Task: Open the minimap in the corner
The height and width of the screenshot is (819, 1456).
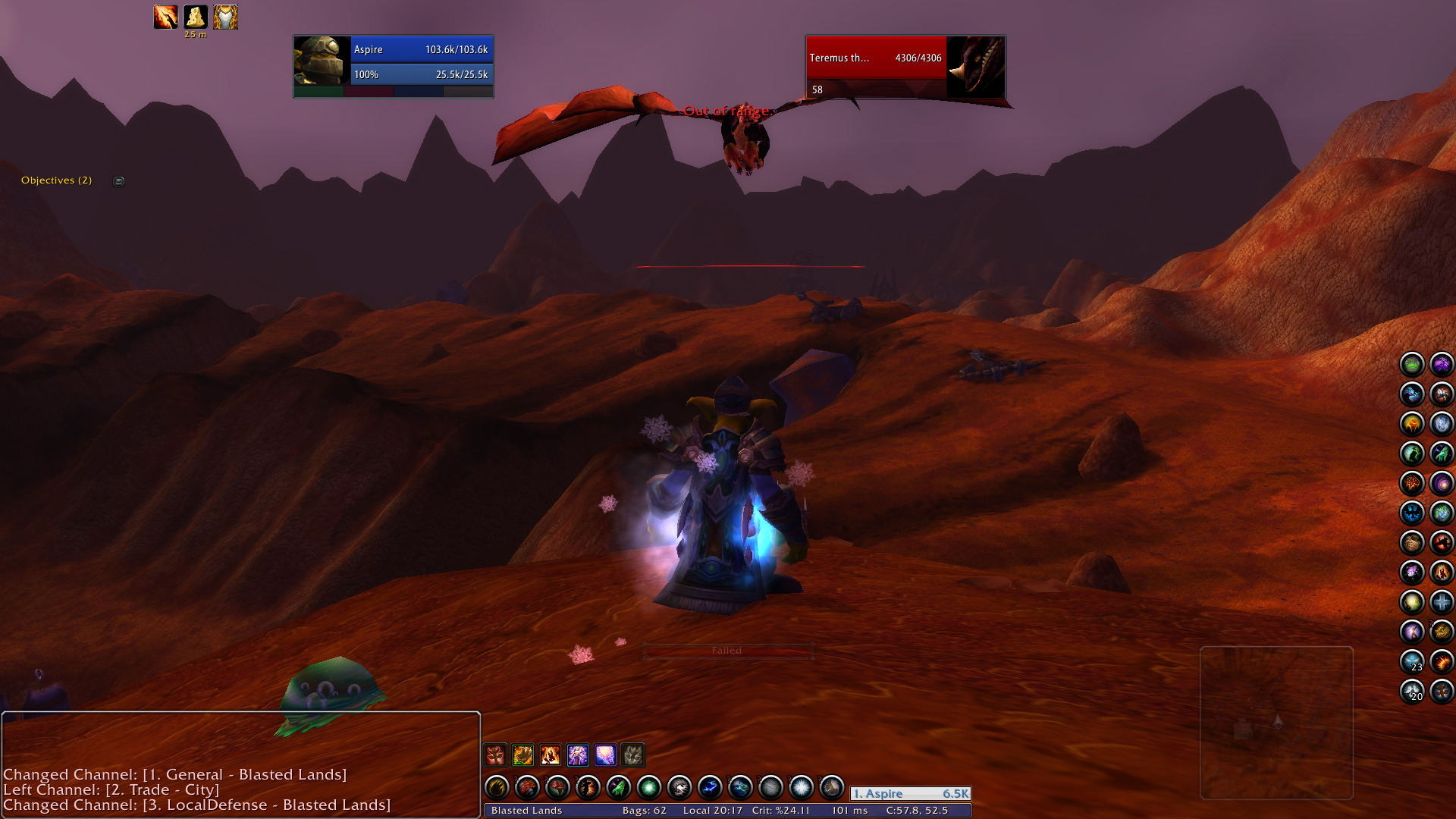Action: 1276,722
